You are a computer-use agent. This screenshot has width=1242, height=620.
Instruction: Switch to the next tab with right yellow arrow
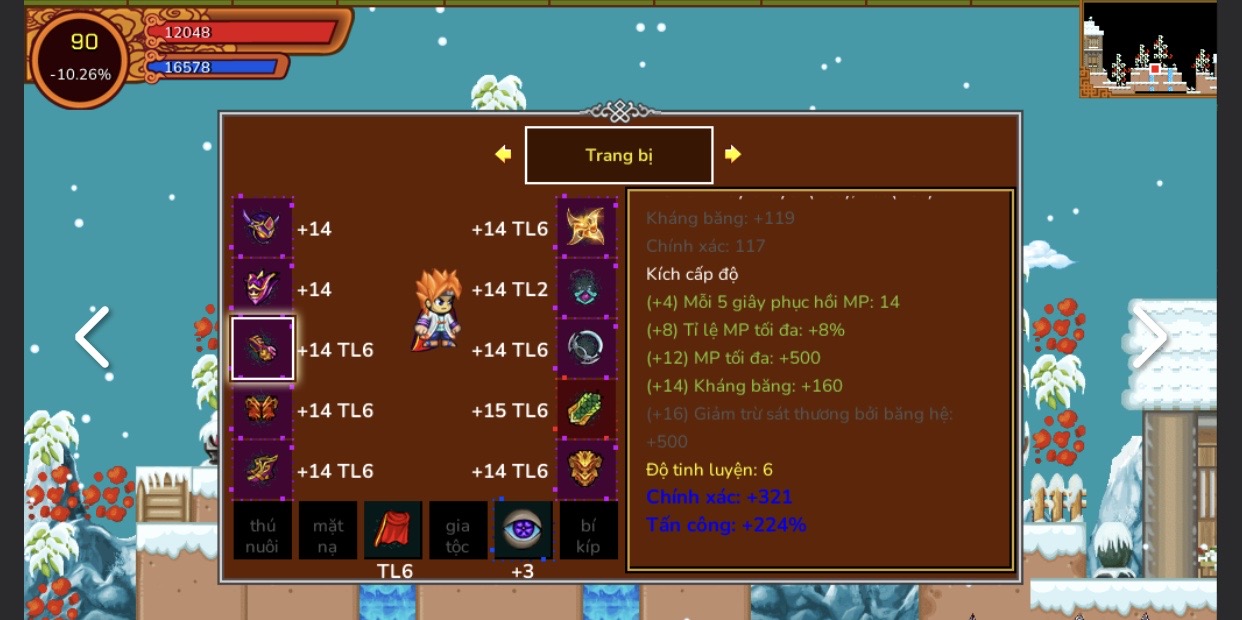[x=733, y=154]
